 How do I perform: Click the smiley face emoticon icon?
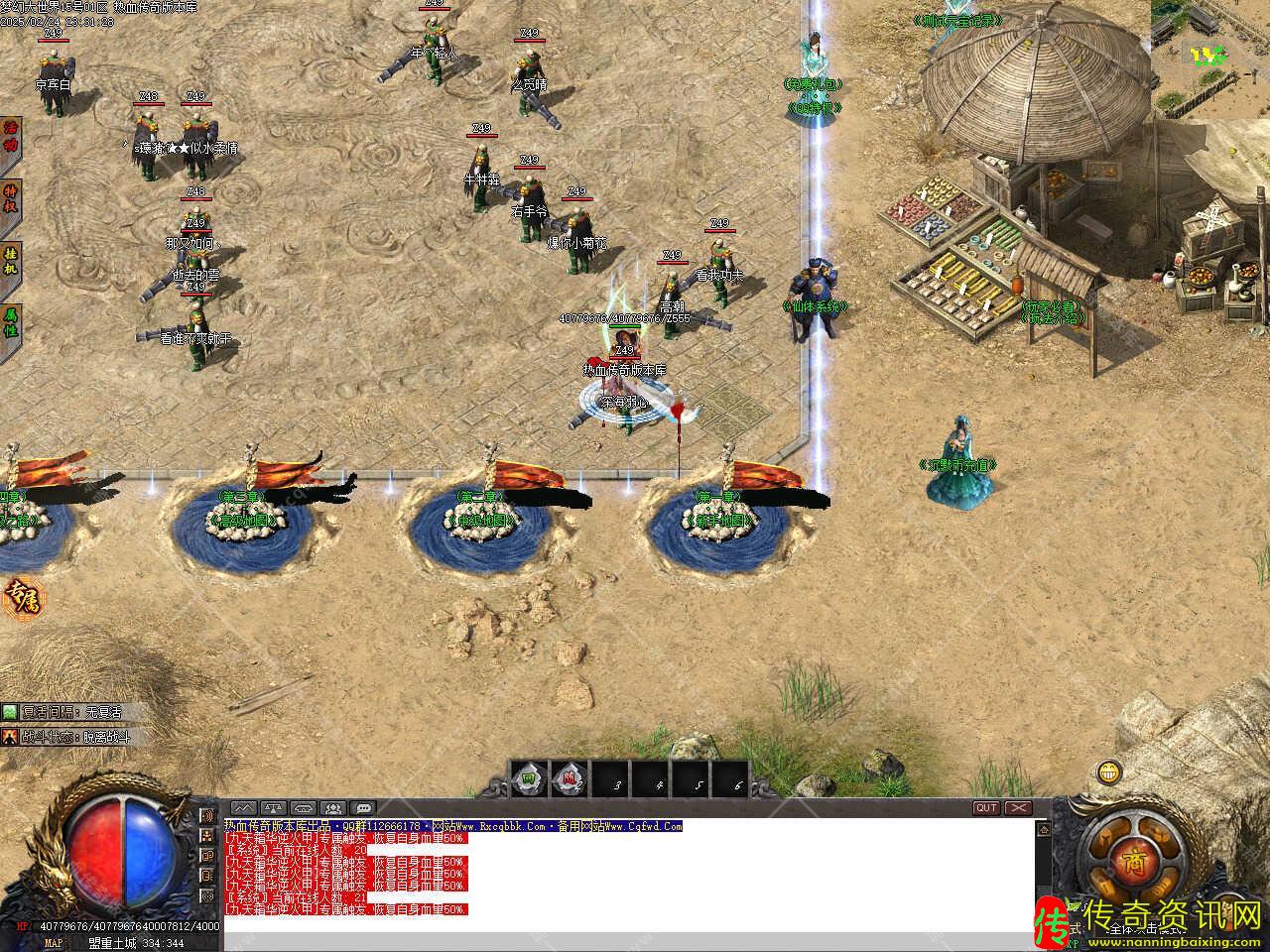1109,771
